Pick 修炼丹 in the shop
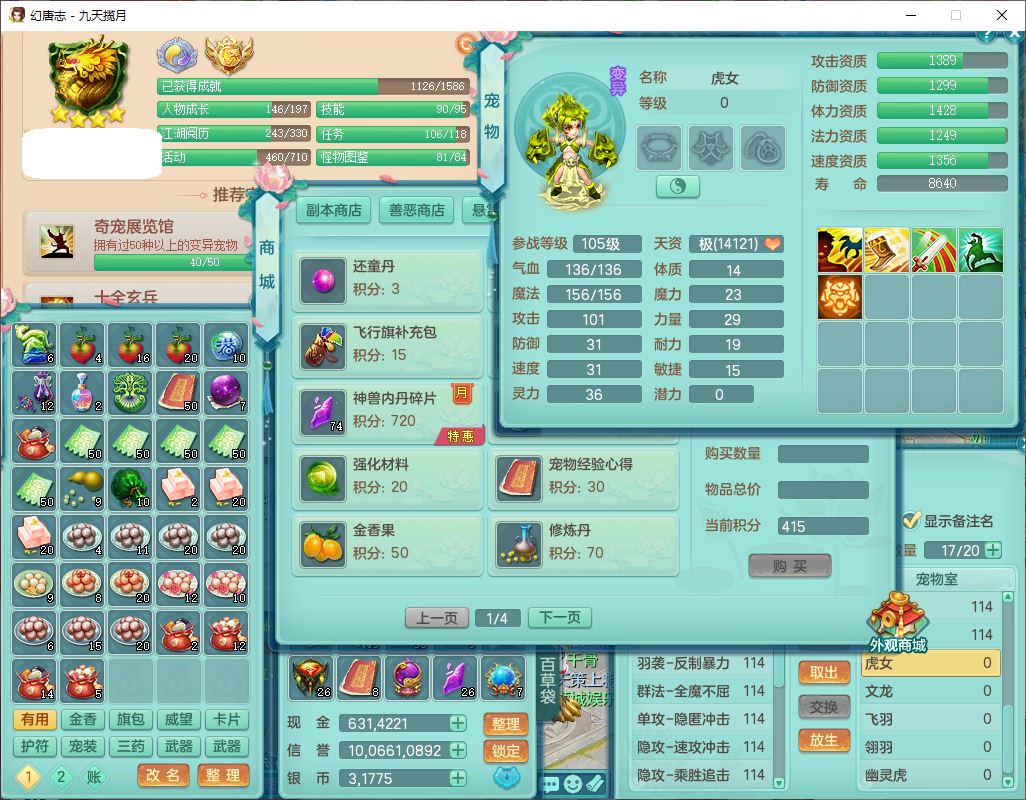Image resolution: width=1026 pixels, height=800 pixels. point(584,542)
